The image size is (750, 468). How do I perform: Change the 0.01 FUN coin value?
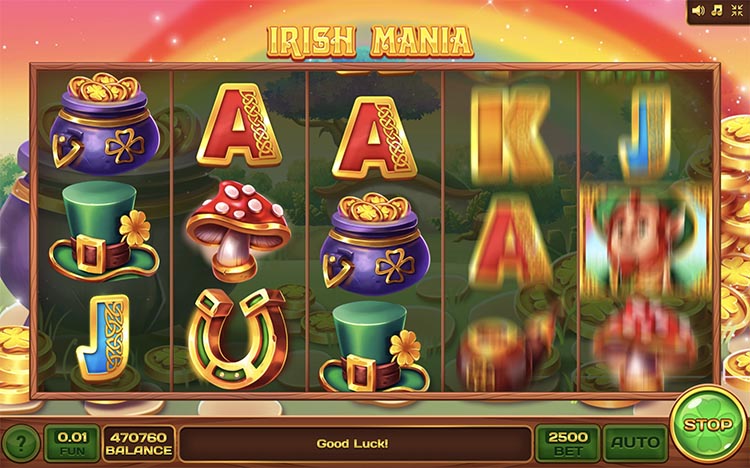[72, 442]
